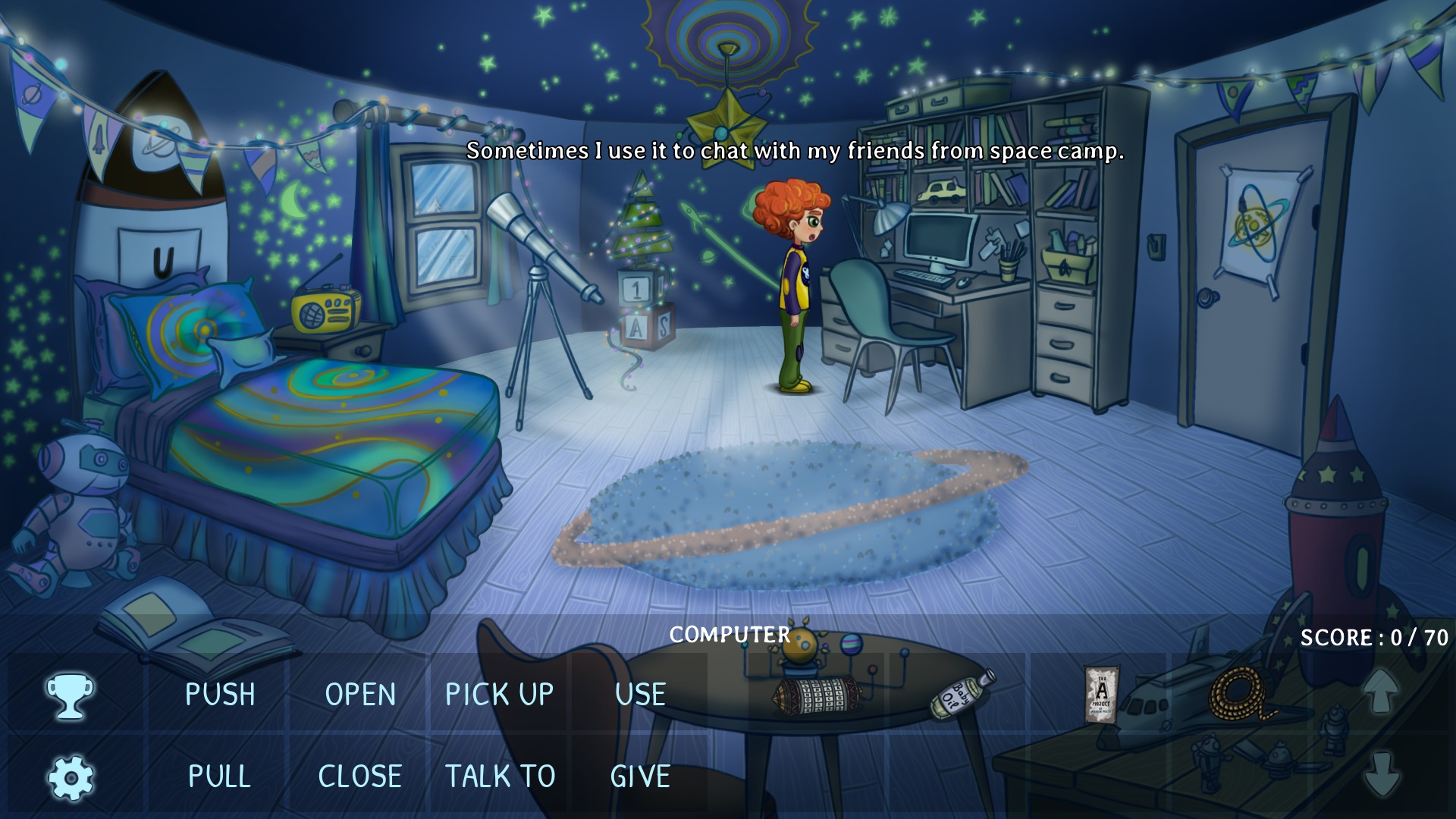Image resolution: width=1456 pixels, height=819 pixels.
Task: Select the PUSH verb
Action: pos(220,695)
